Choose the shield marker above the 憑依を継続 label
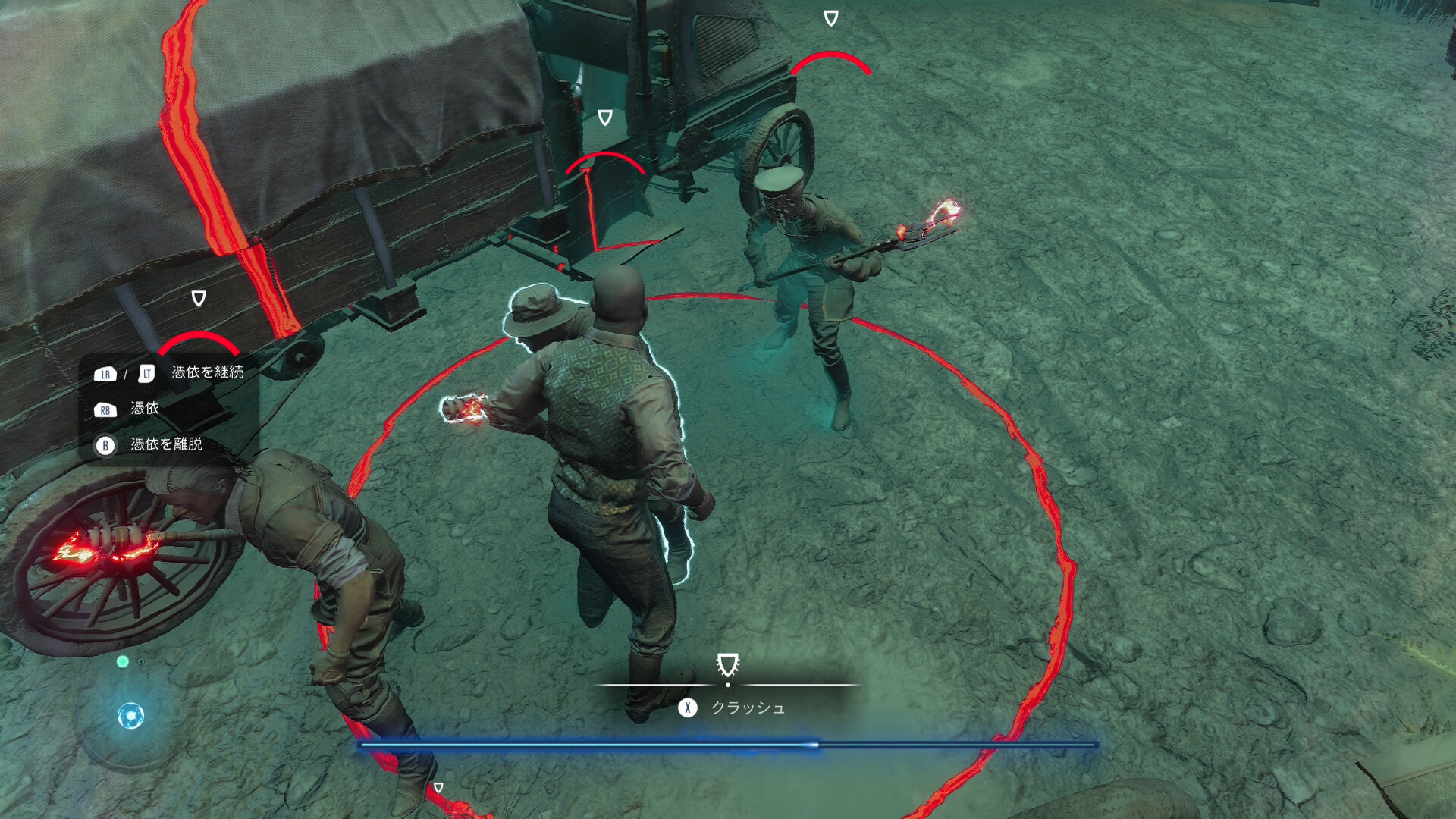This screenshot has width=1456, height=819. coord(199,298)
